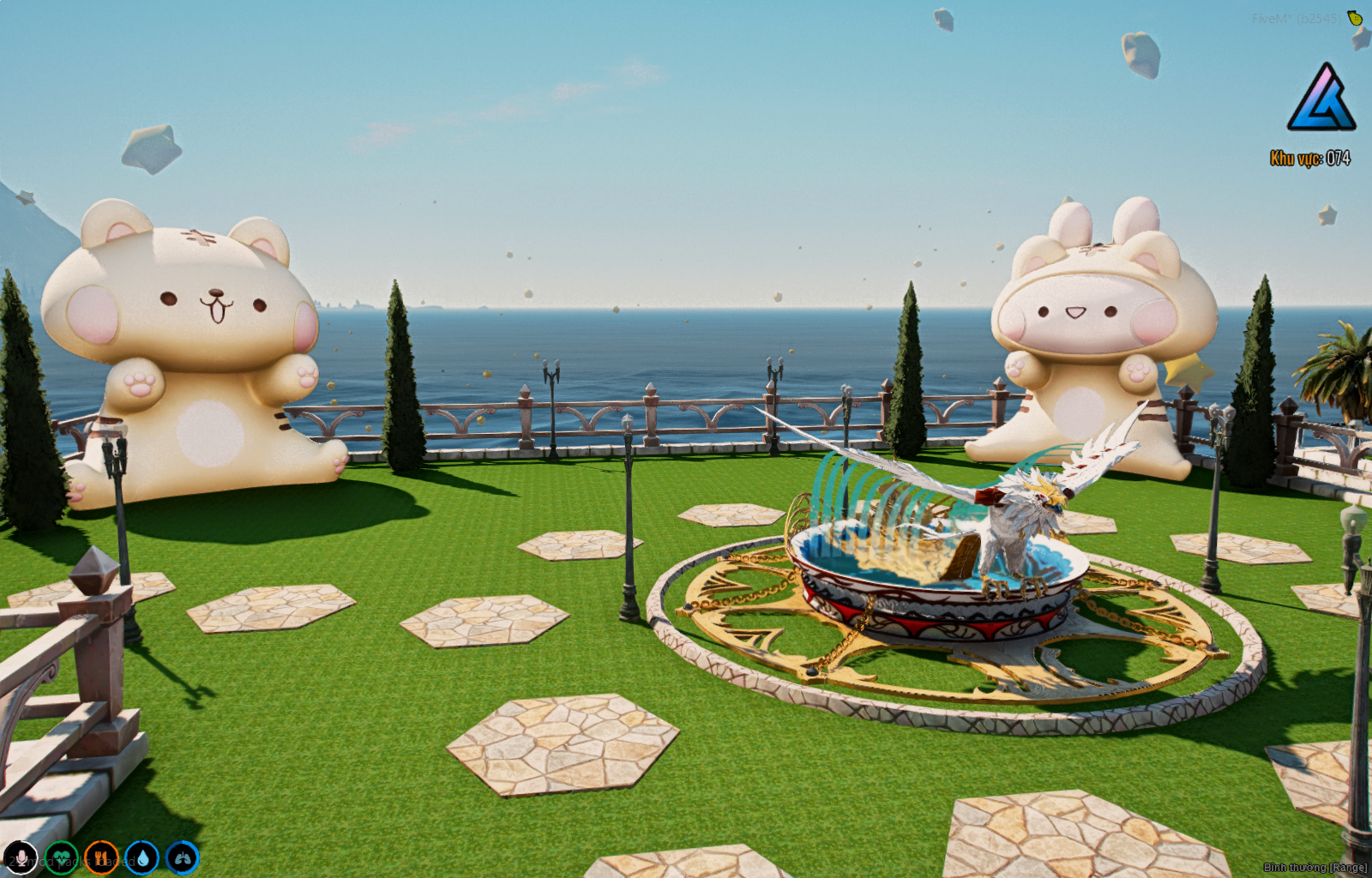Click the yellow FiveM watermark icon
This screenshot has height=878, width=1372.
pyautogui.click(x=1355, y=18)
